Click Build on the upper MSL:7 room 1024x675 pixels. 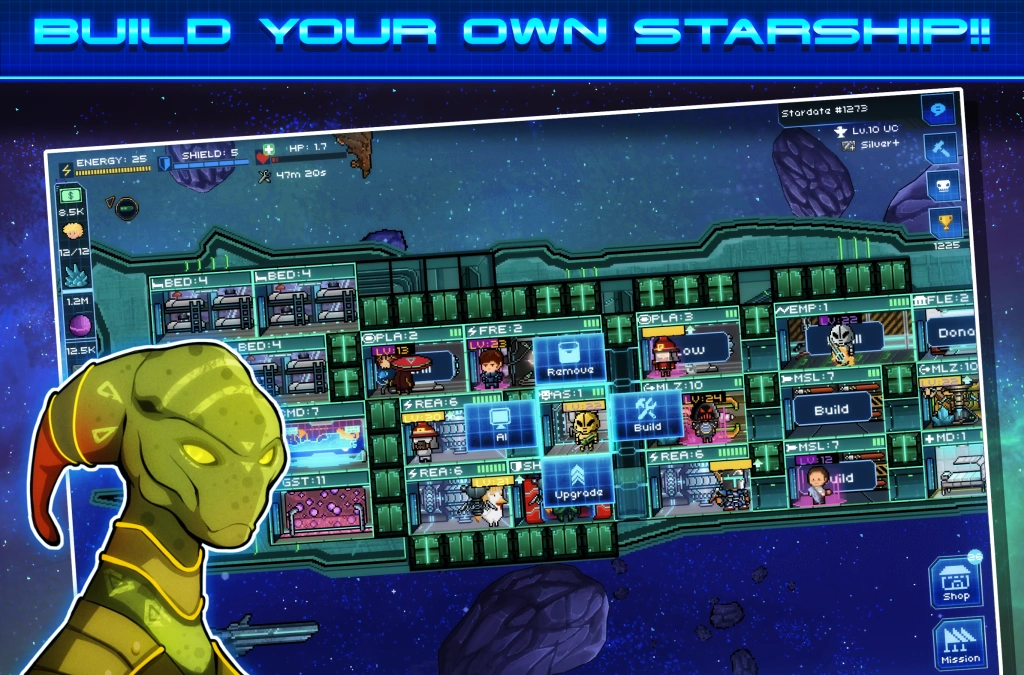point(831,408)
